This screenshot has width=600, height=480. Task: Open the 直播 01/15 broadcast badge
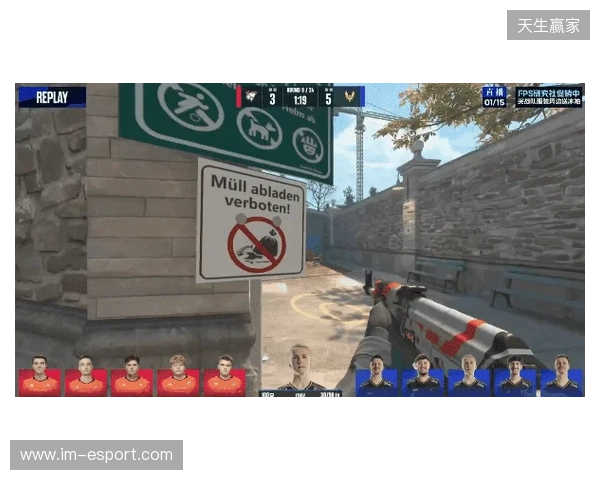tap(495, 96)
